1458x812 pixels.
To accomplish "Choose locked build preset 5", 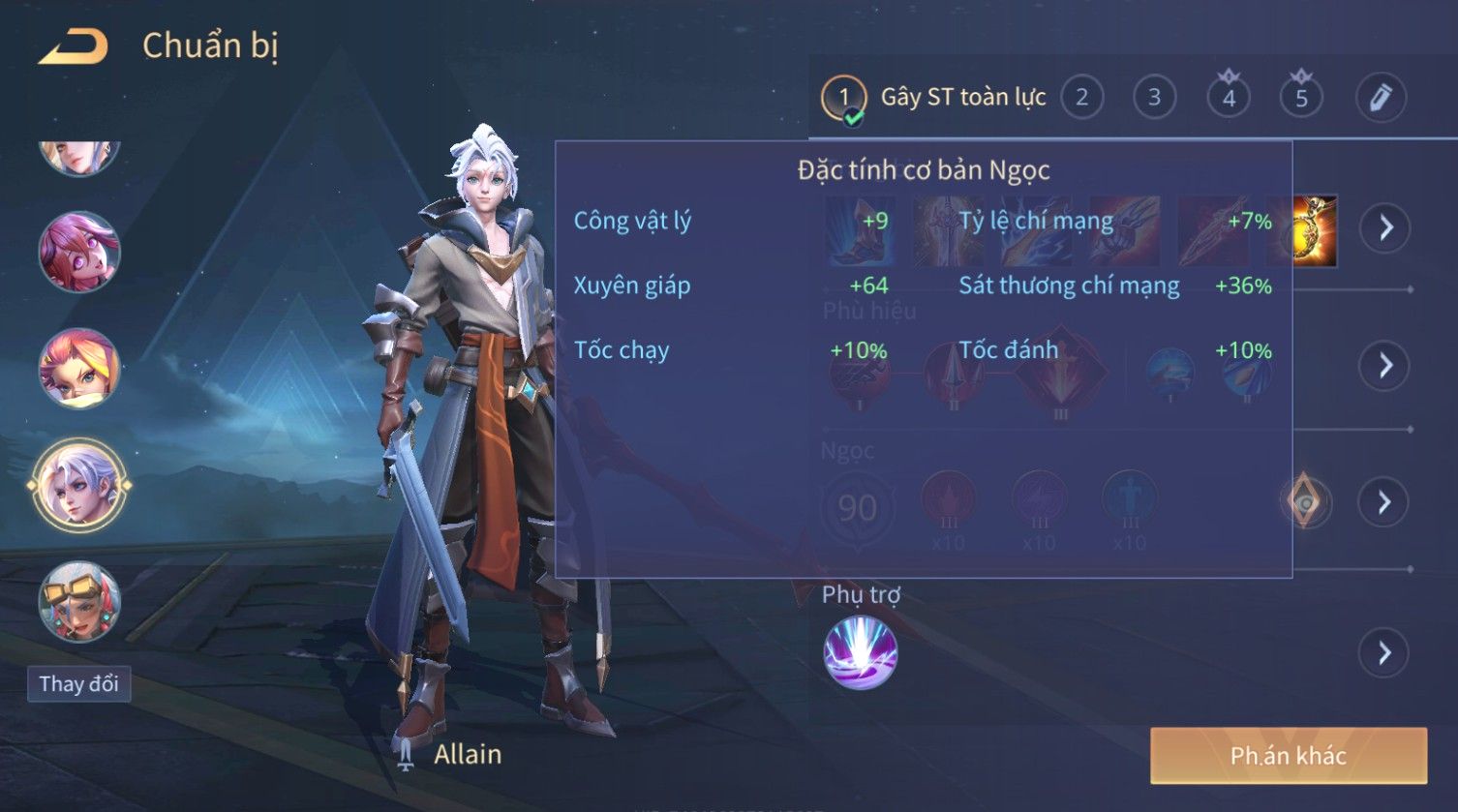I will [1301, 98].
